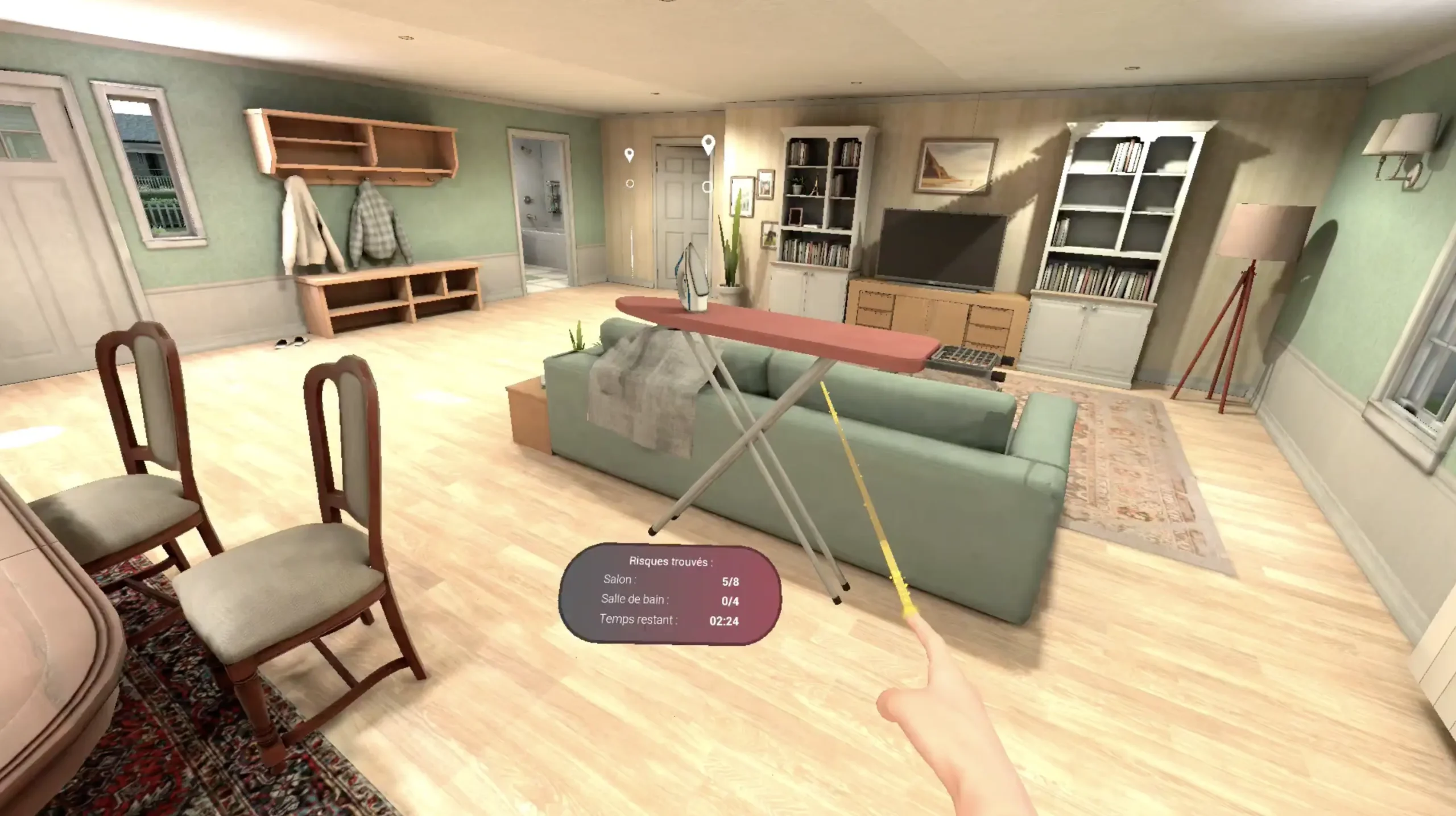Select the smaller white map pin marker
1456x816 pixels.
629,155
